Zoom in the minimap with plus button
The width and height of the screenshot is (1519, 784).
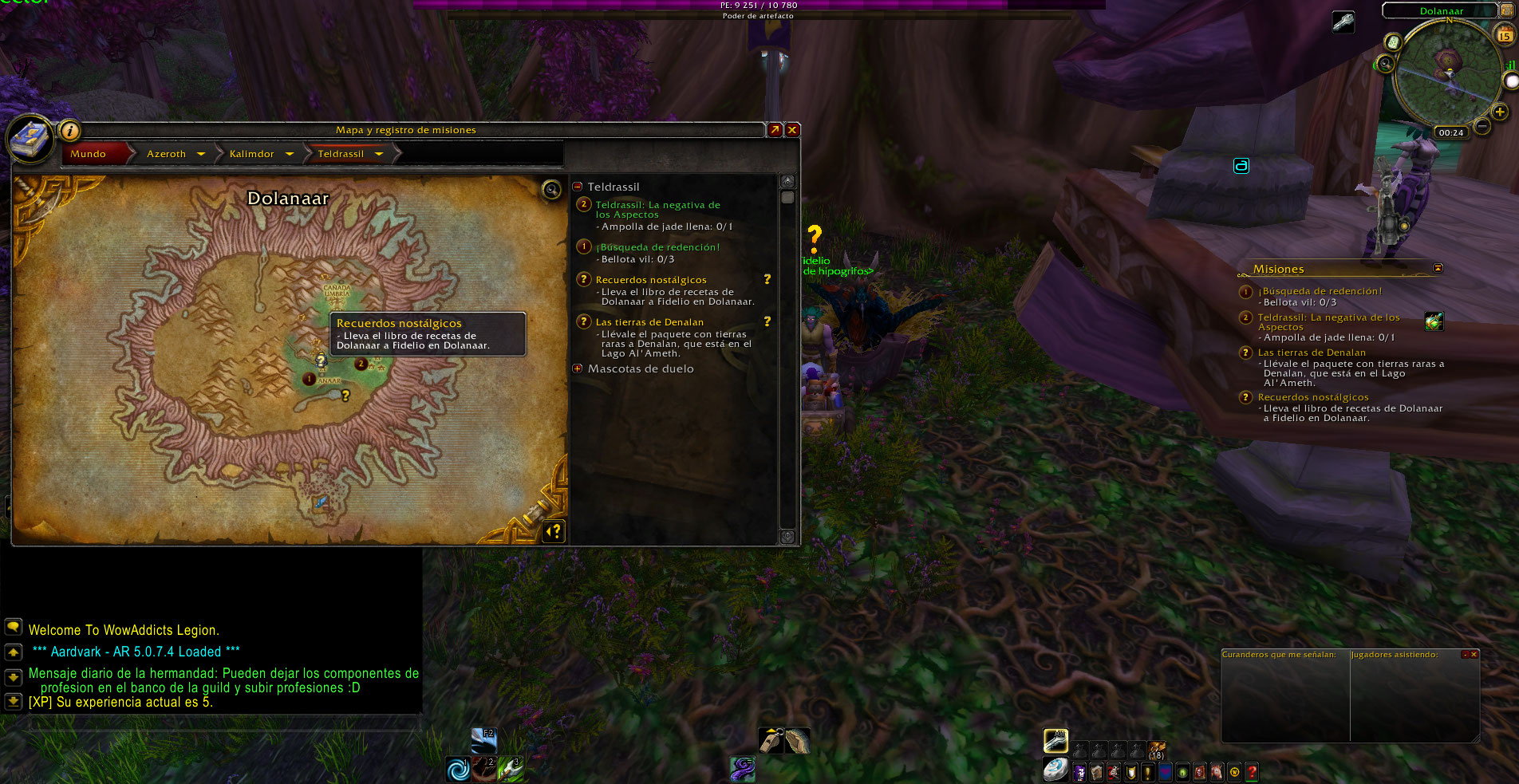[1500, 112]
